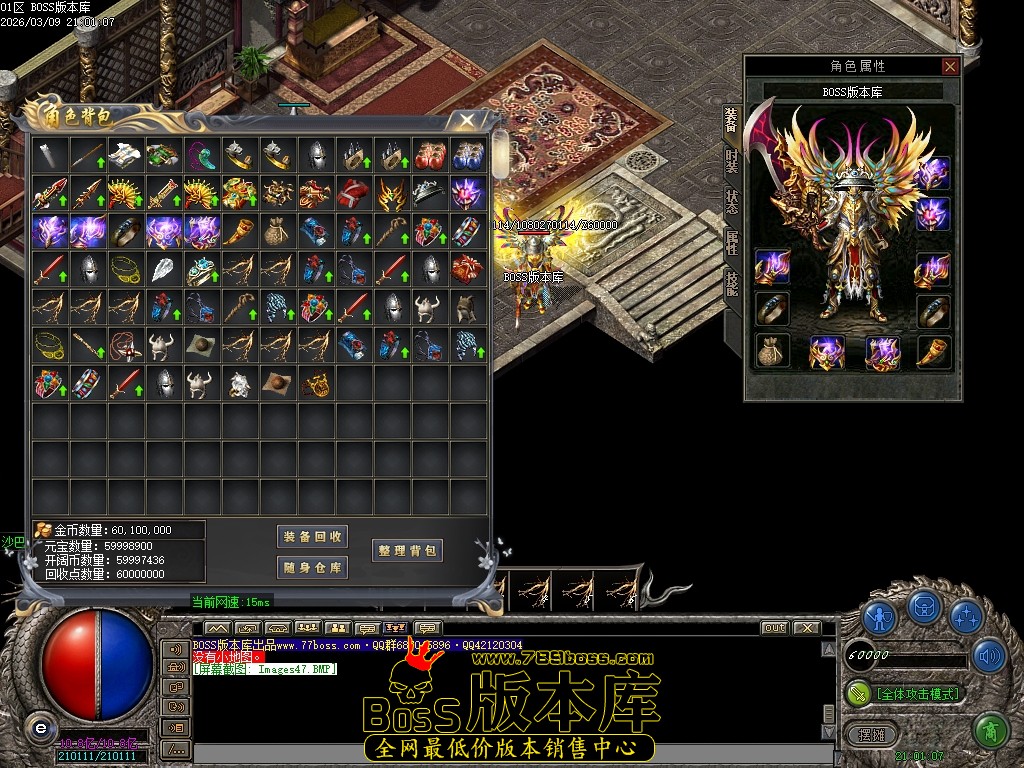Select the horn item in equipment panel

[933, 351]
